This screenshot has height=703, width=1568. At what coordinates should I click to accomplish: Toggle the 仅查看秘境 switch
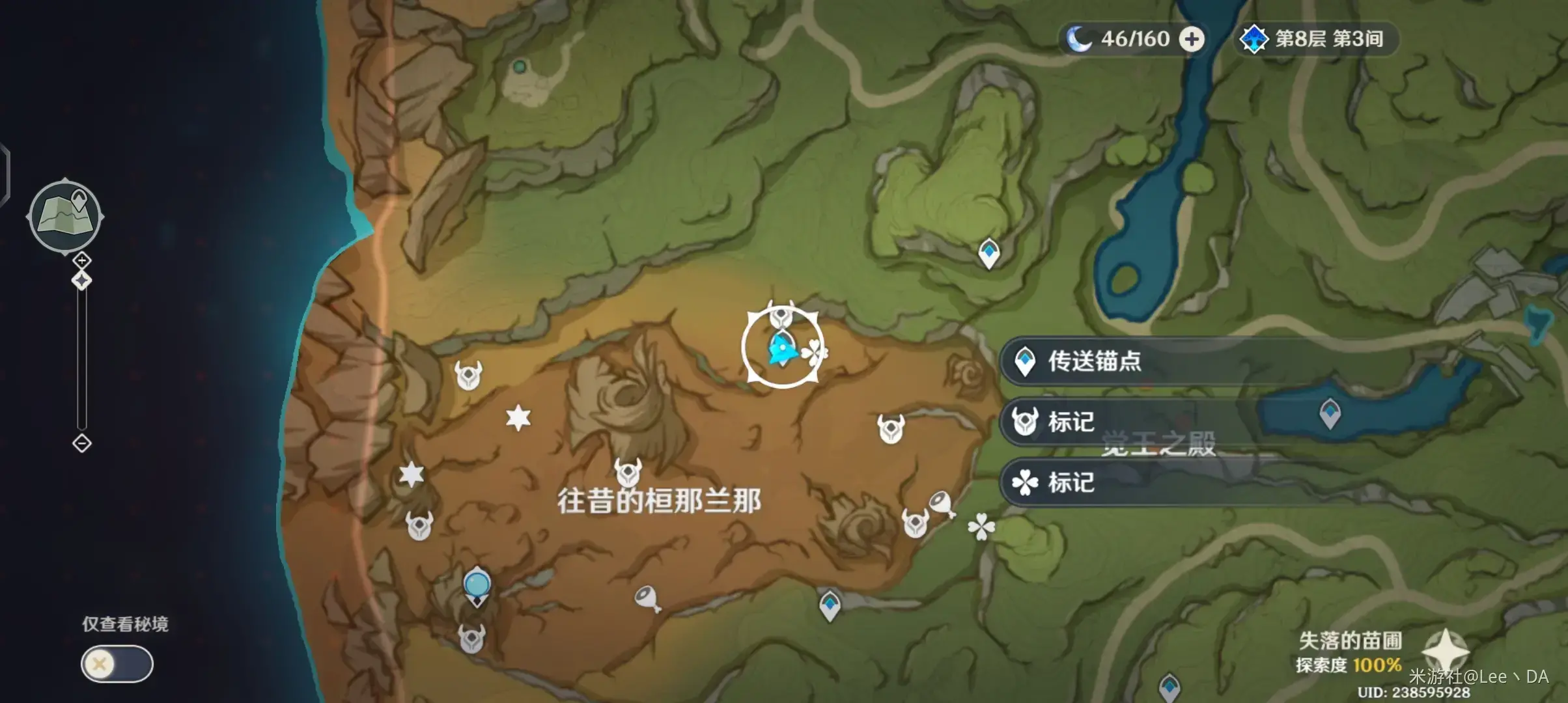point(116,665)
